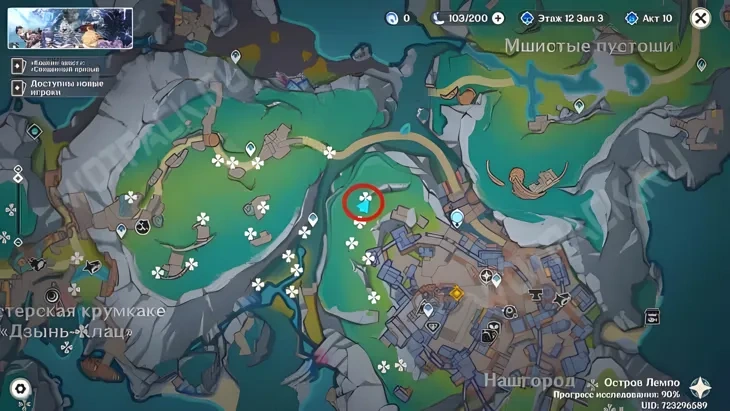Open the event banner thumbnail
Screen dimensions: 730x411
[70, 28]
